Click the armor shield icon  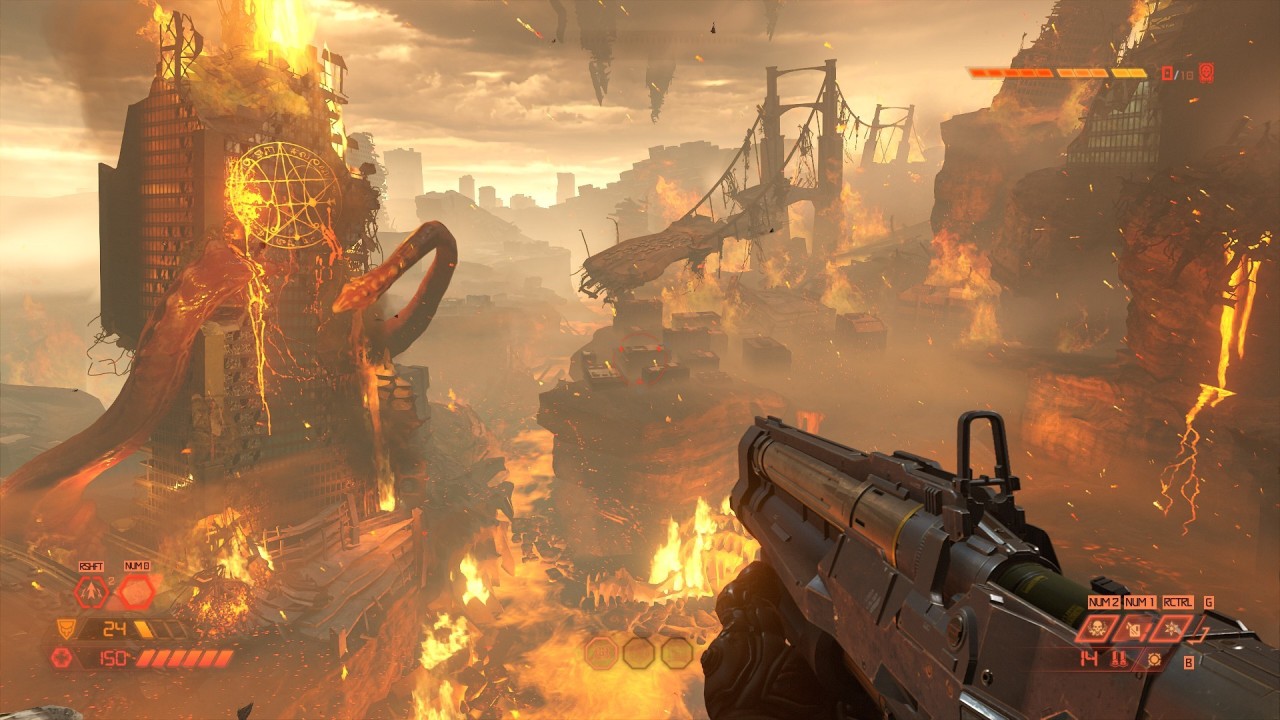coord(68,628)
